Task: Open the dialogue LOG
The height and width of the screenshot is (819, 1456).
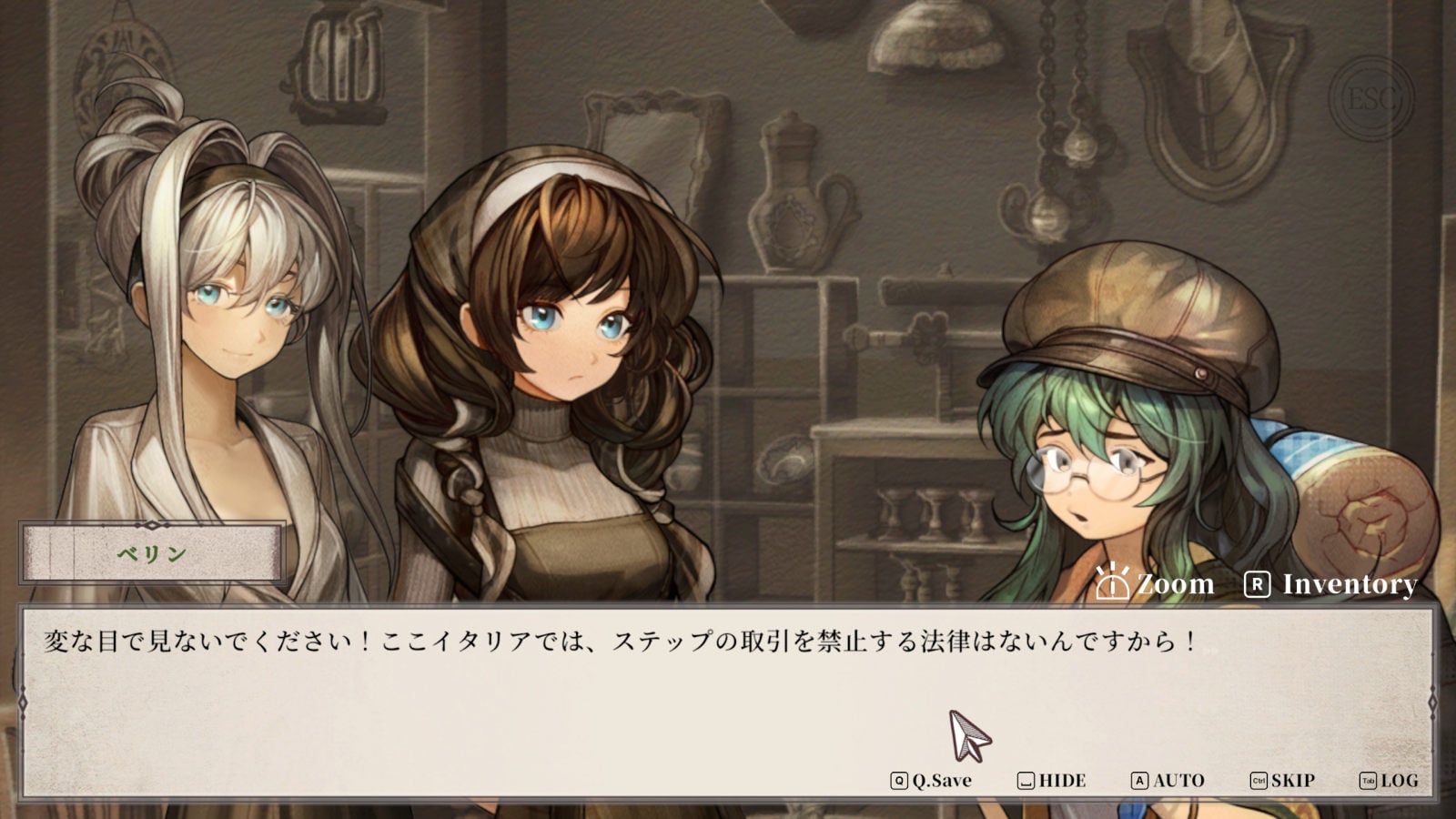Action: click(1389, 781)
